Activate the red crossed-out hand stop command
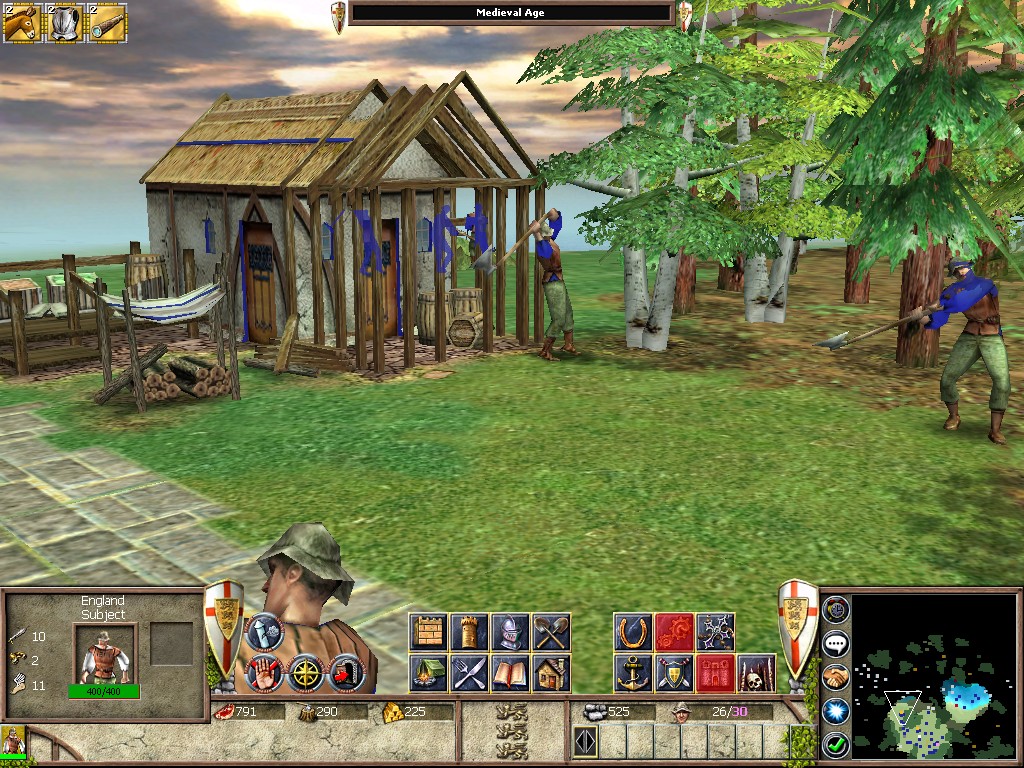 pyautogui.click(x=264, y=672)
